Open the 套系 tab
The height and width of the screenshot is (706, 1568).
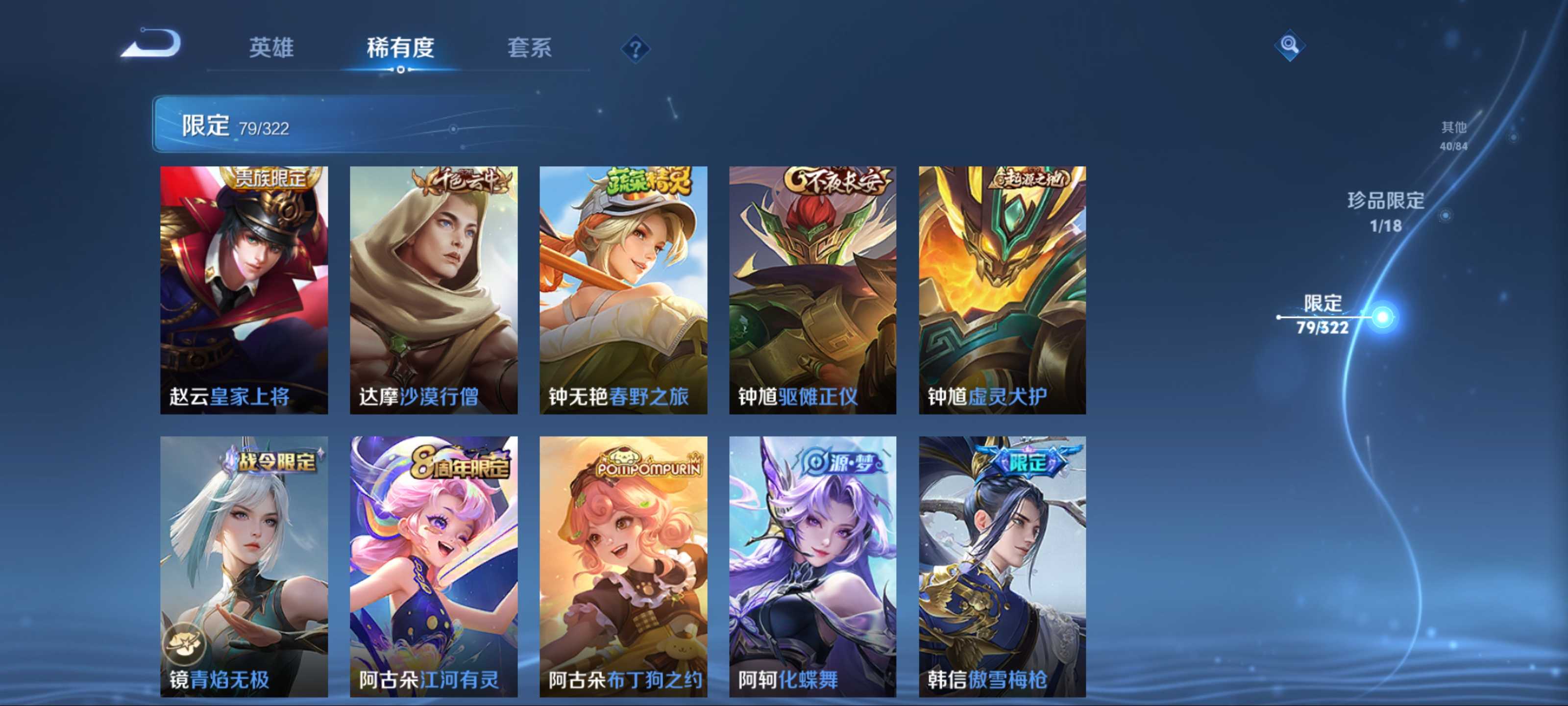529,48
